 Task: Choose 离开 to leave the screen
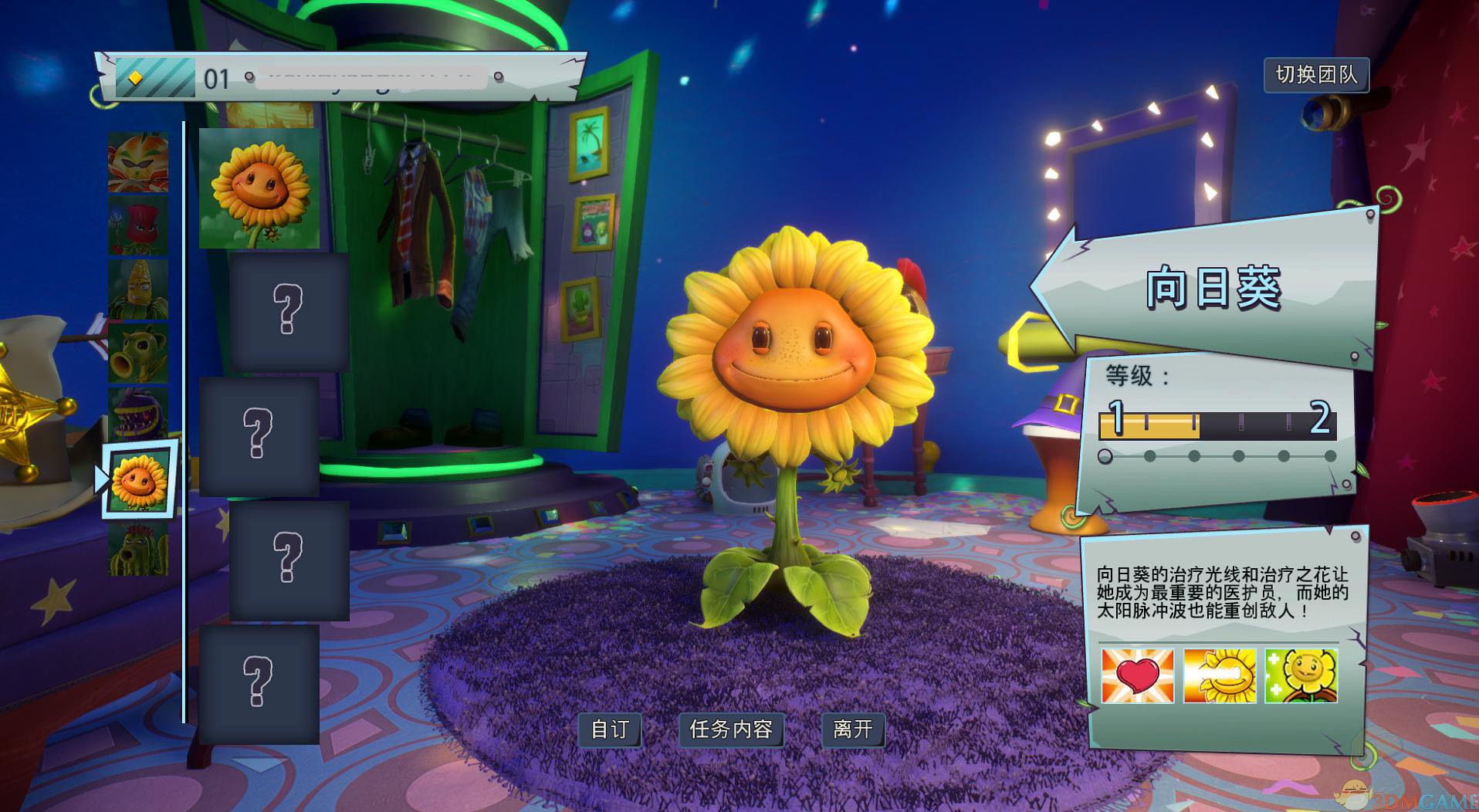pyautogui.click(x=853, y=729)
